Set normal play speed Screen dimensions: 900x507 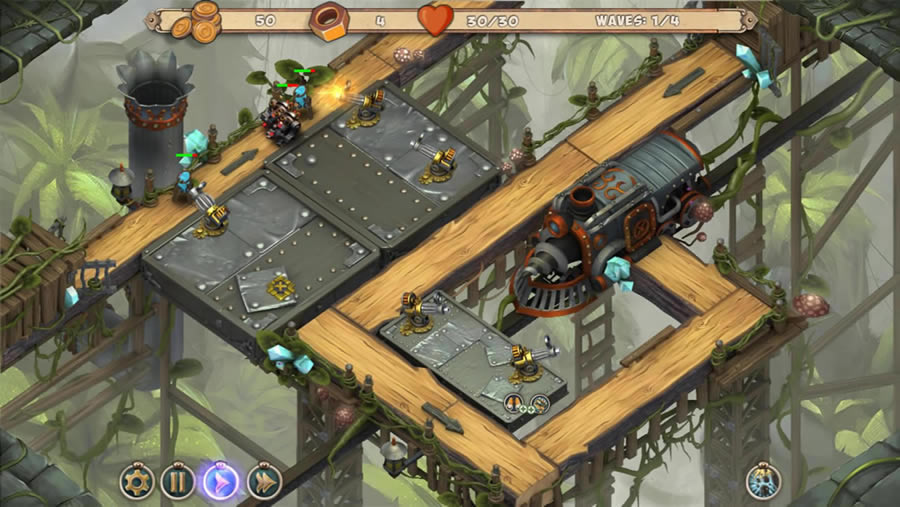(x=221, y=482)
